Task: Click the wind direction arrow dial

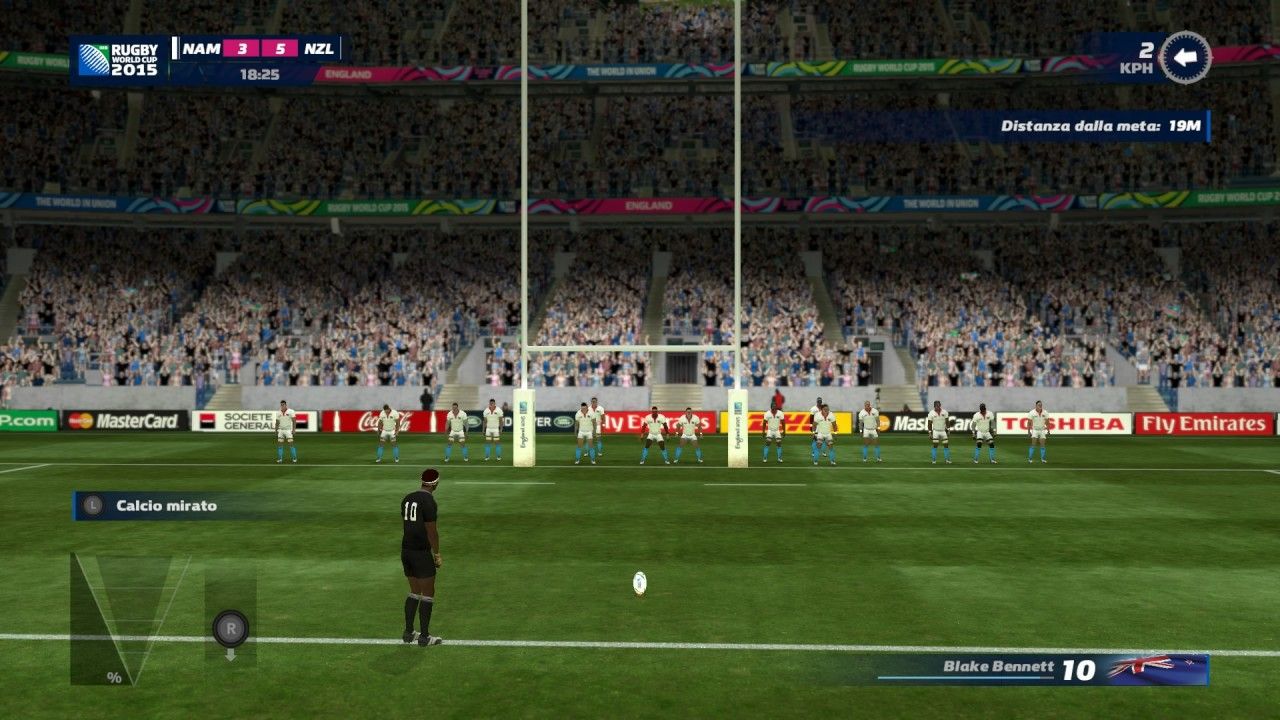Action: [1187, 60]
